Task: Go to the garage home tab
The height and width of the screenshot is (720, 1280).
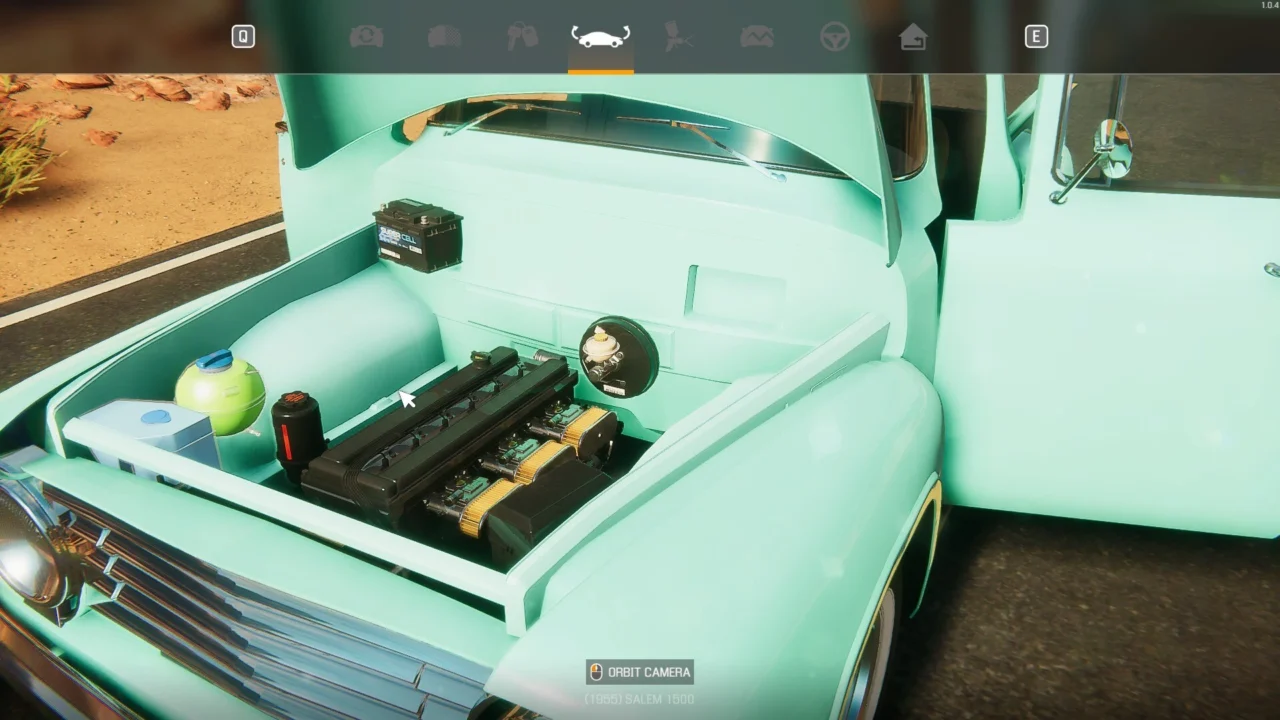Action: click(912, 37)
